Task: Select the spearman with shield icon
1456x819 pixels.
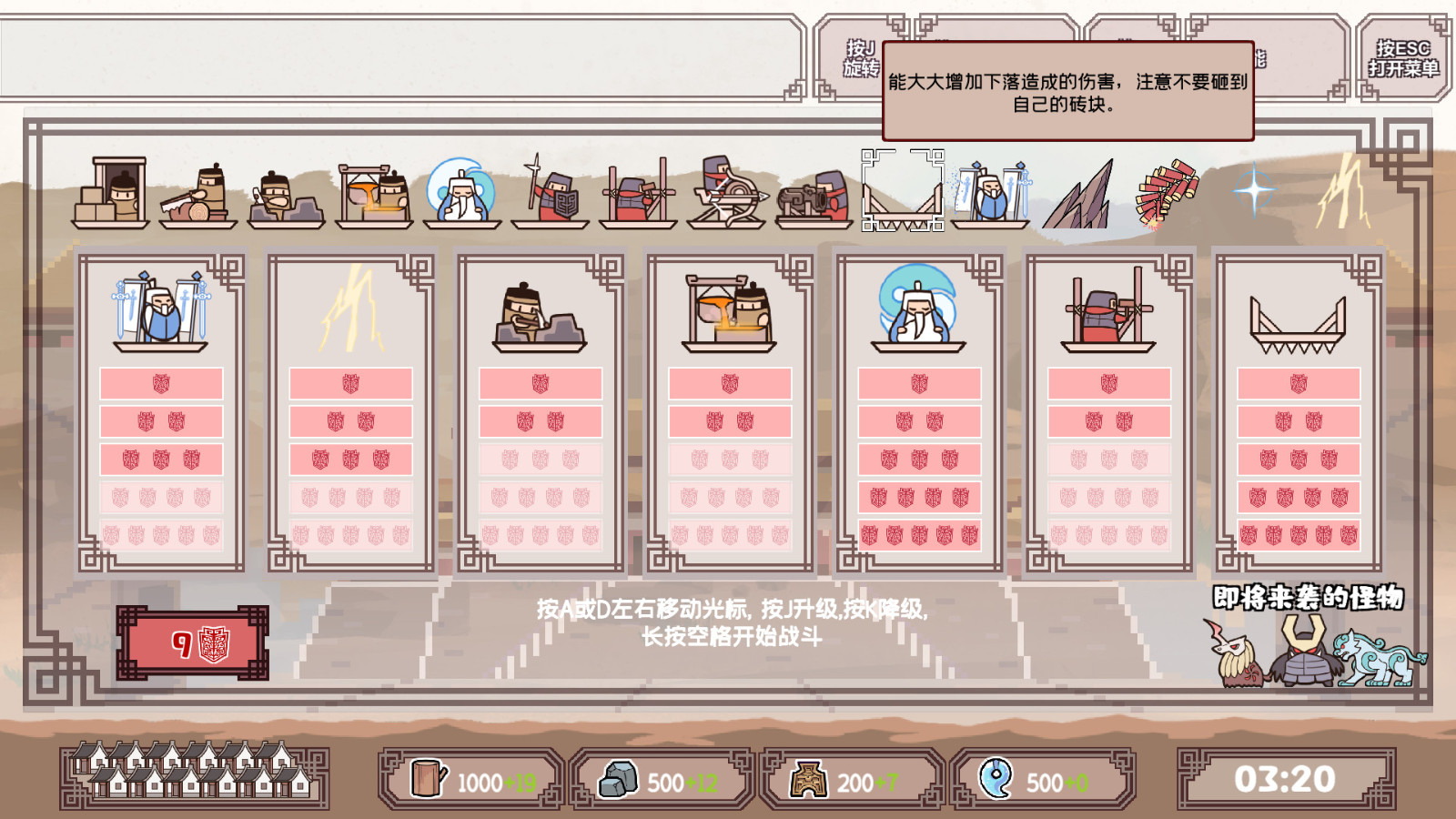Action: (x=549, y=193)
